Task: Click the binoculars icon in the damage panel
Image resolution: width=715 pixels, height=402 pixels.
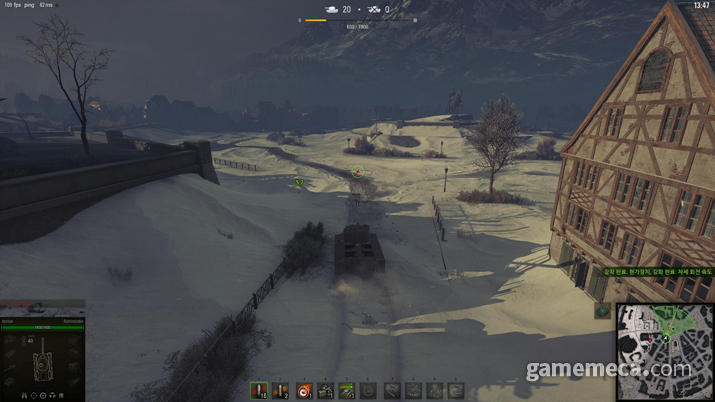Action: [25, 394]
